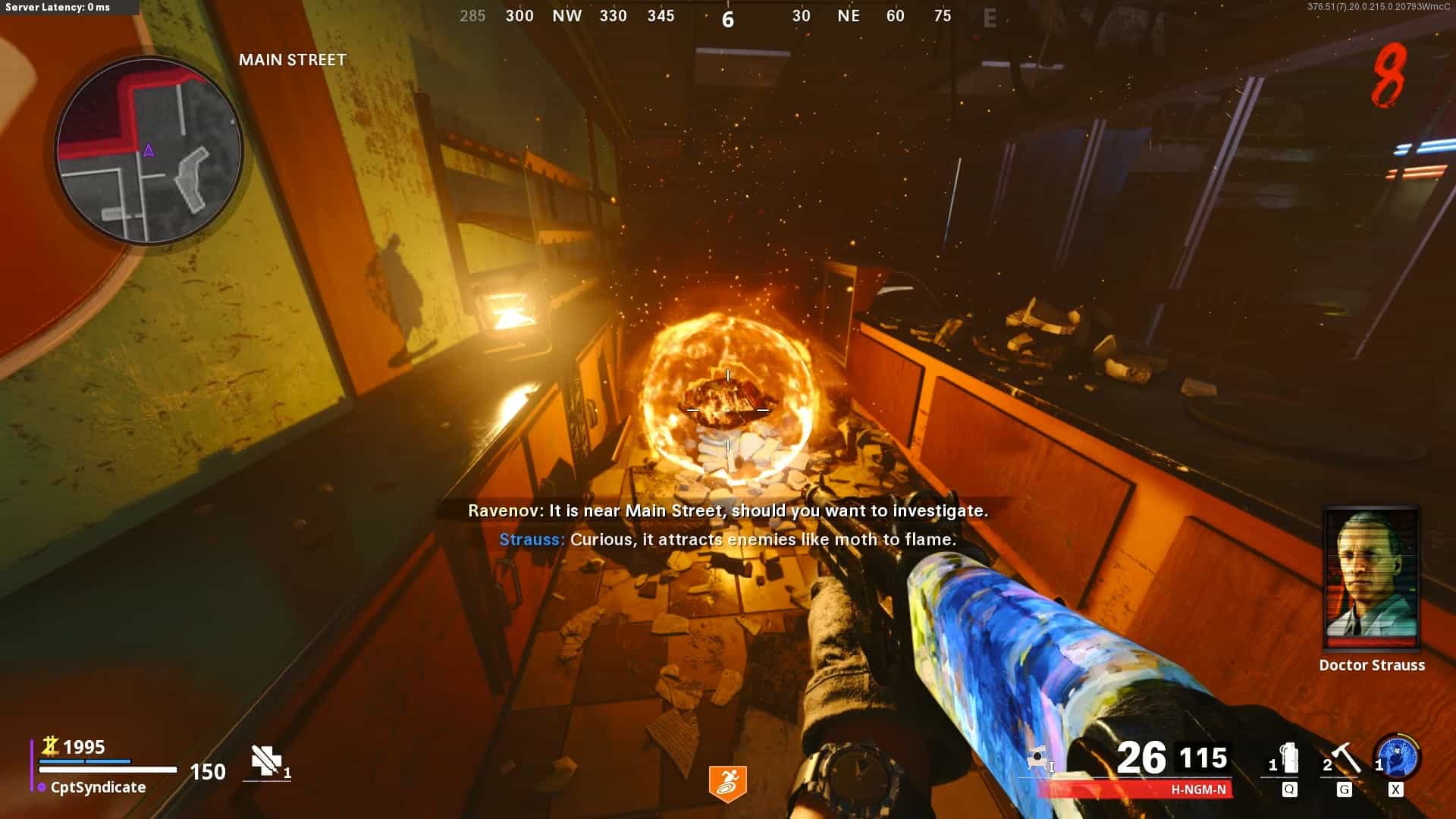The width and height of the screenshot is (1456, 819).
Task: Select the lethal grenade equipment slot
Action: click(x=1287, y=760)
